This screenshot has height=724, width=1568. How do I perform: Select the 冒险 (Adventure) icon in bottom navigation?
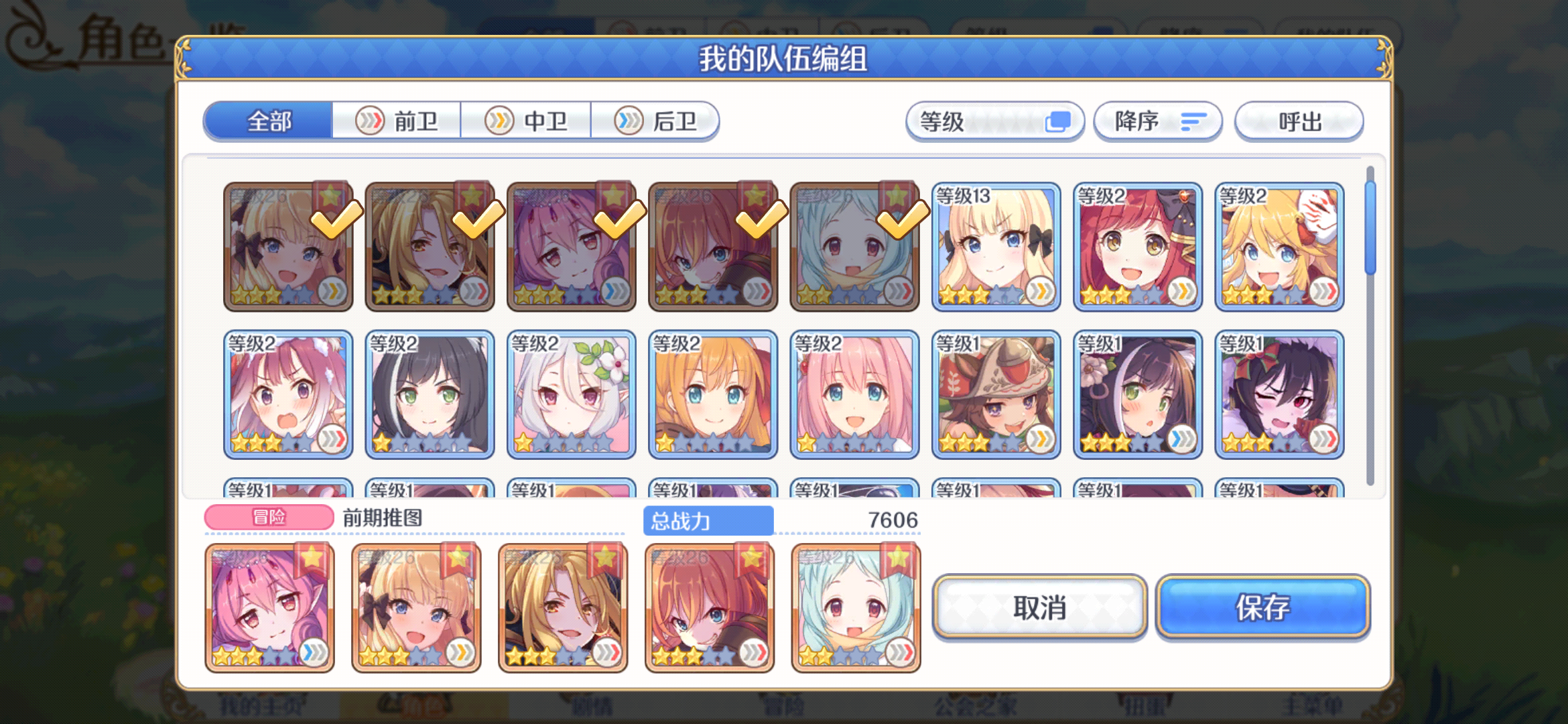click(x=784, y=704)
